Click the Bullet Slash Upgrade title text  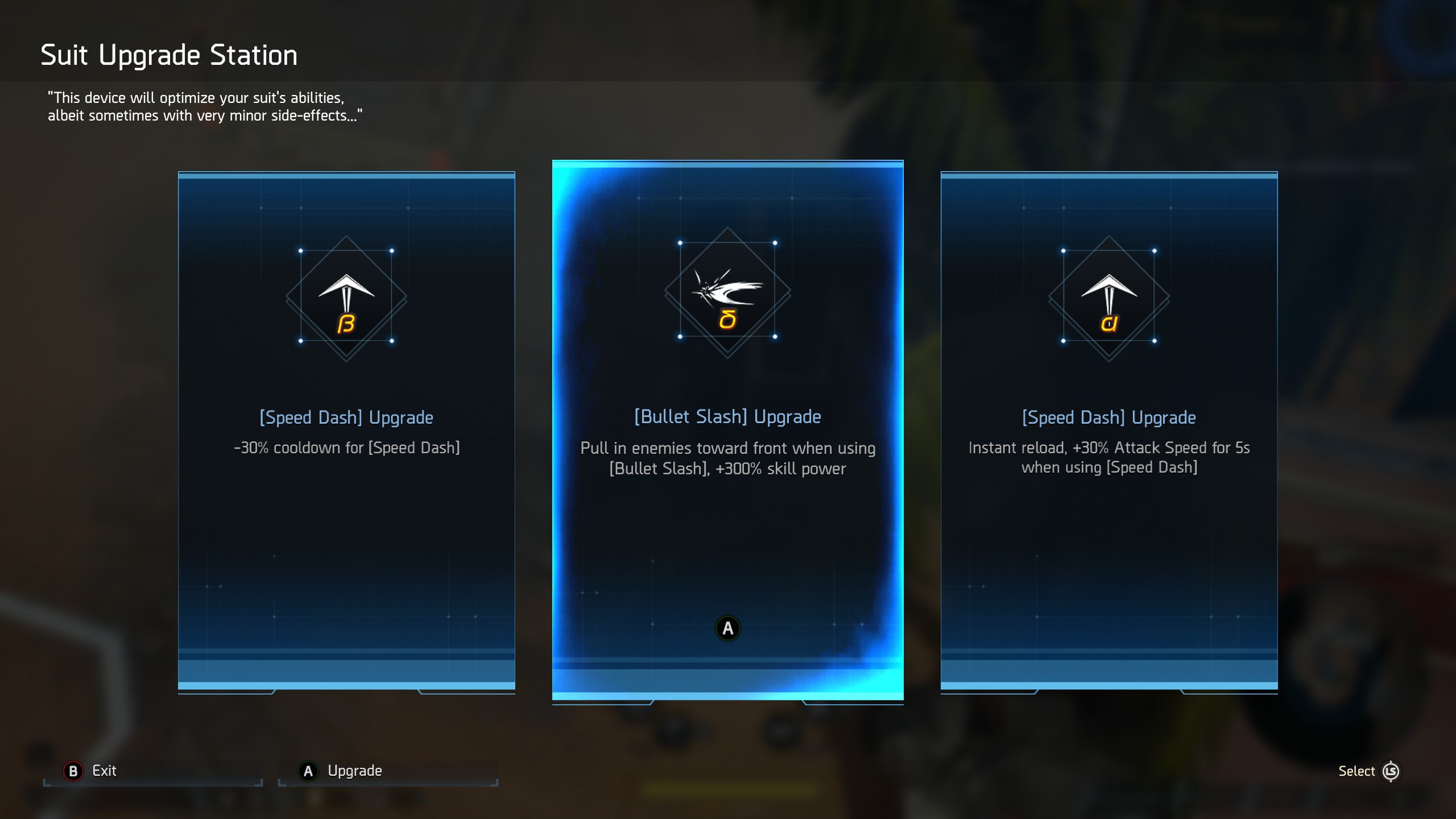tap(728, 416)
